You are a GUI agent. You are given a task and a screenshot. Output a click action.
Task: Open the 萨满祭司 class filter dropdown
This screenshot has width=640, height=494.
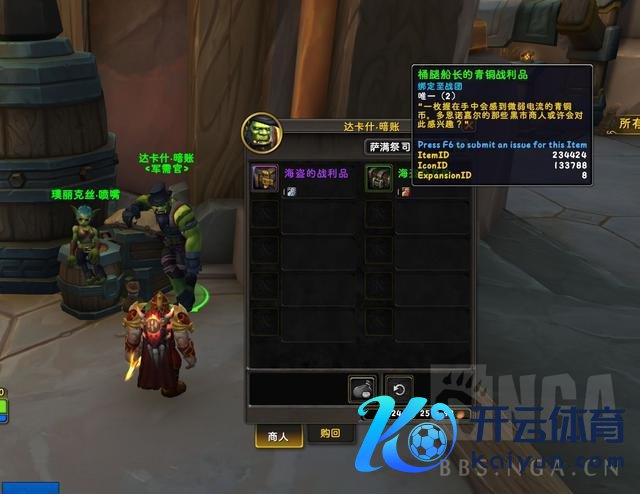point(388,146)
